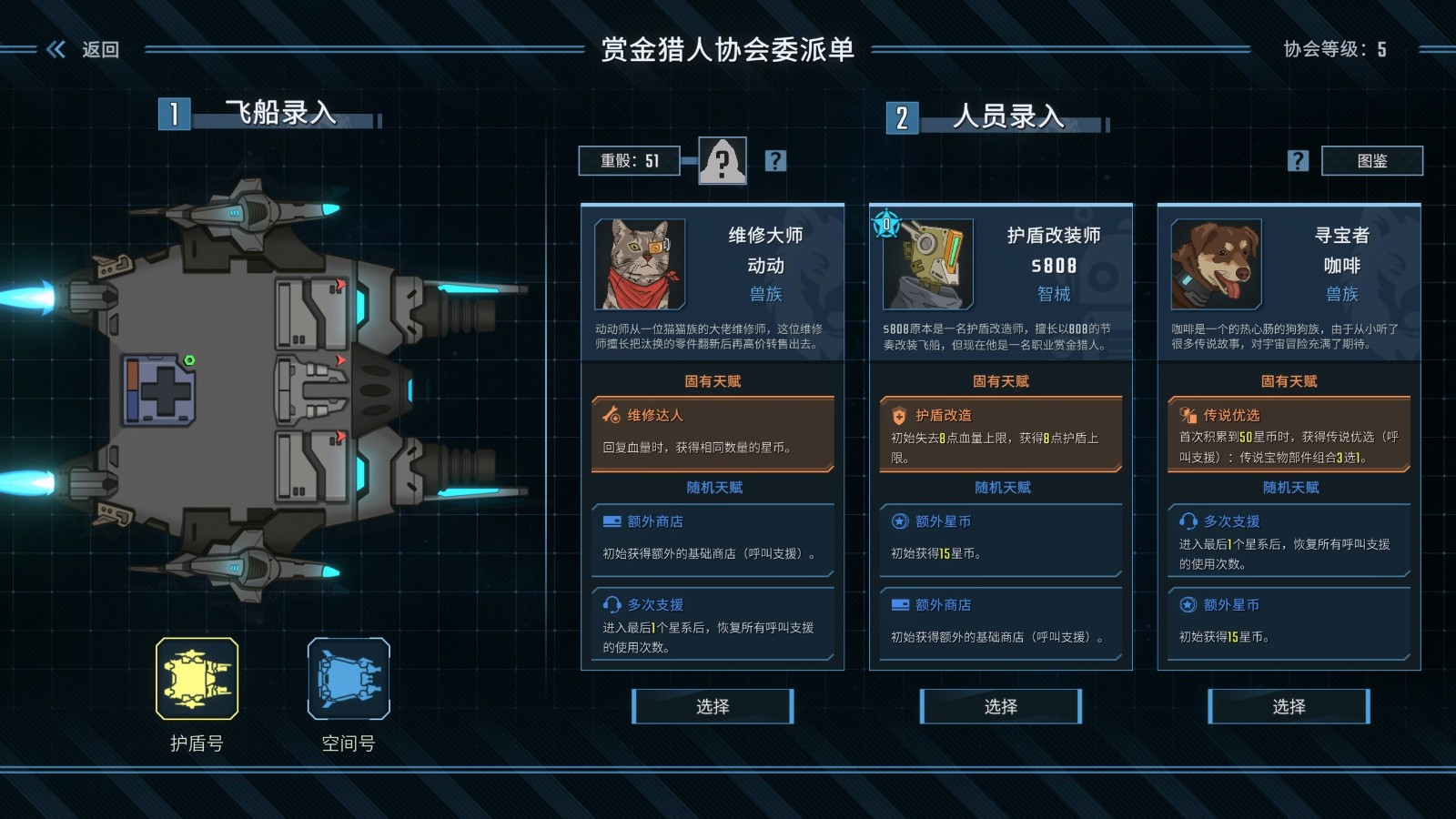The image size is (1456, 819).
Task: Choose the 空间号 blue ship
Action: (349, 679)
